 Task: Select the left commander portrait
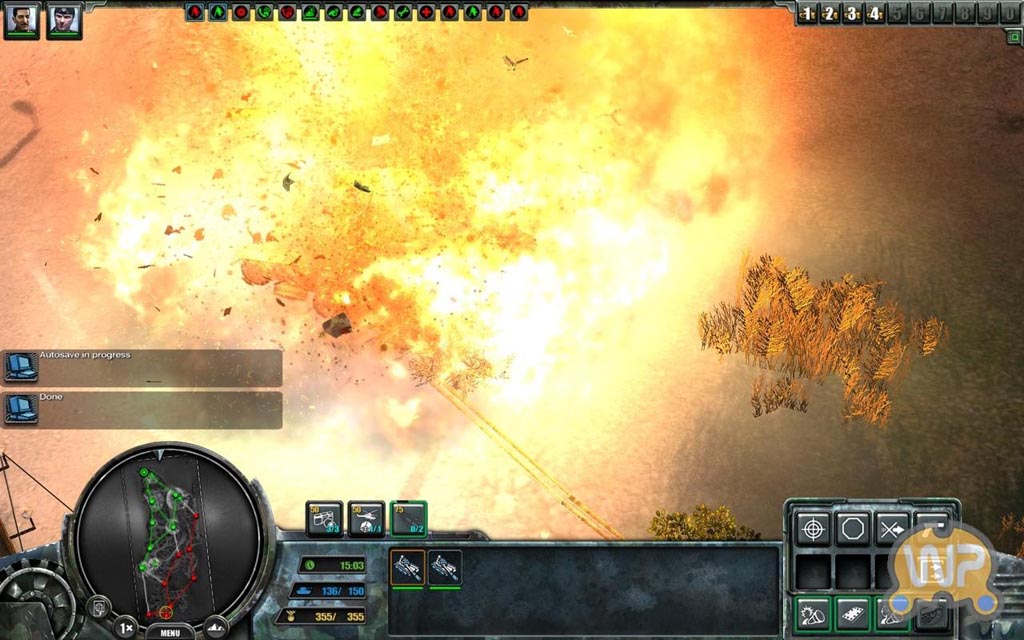(x=21, y=19)
